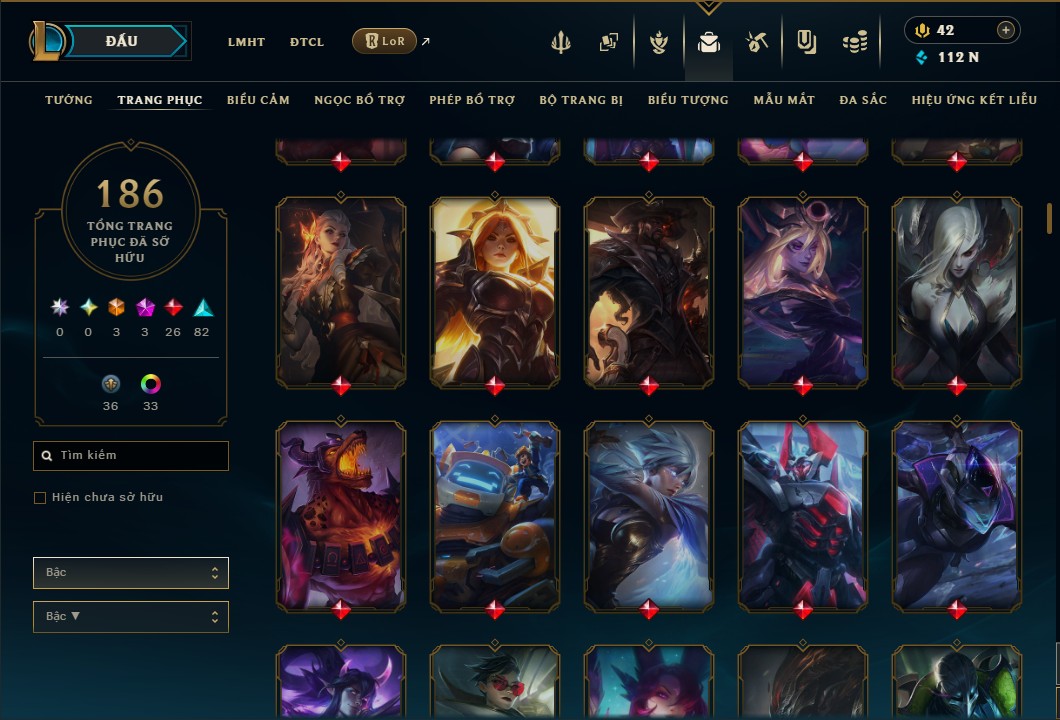The image size is (1060, 720).
Task: Select the blue robot with boy skin card
Action: click(x=495, y=513)
